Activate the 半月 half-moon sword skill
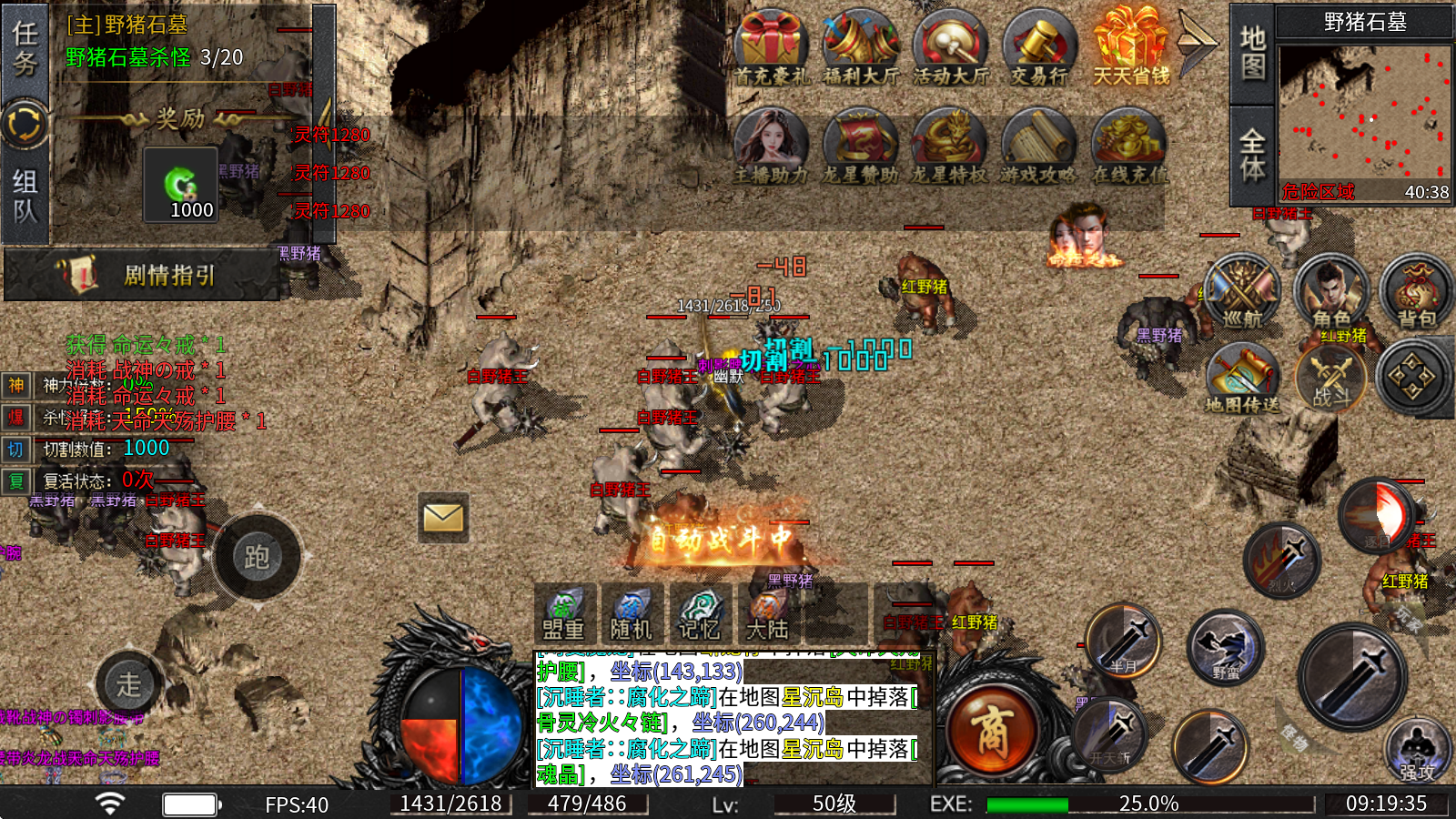 point(1124,641)
